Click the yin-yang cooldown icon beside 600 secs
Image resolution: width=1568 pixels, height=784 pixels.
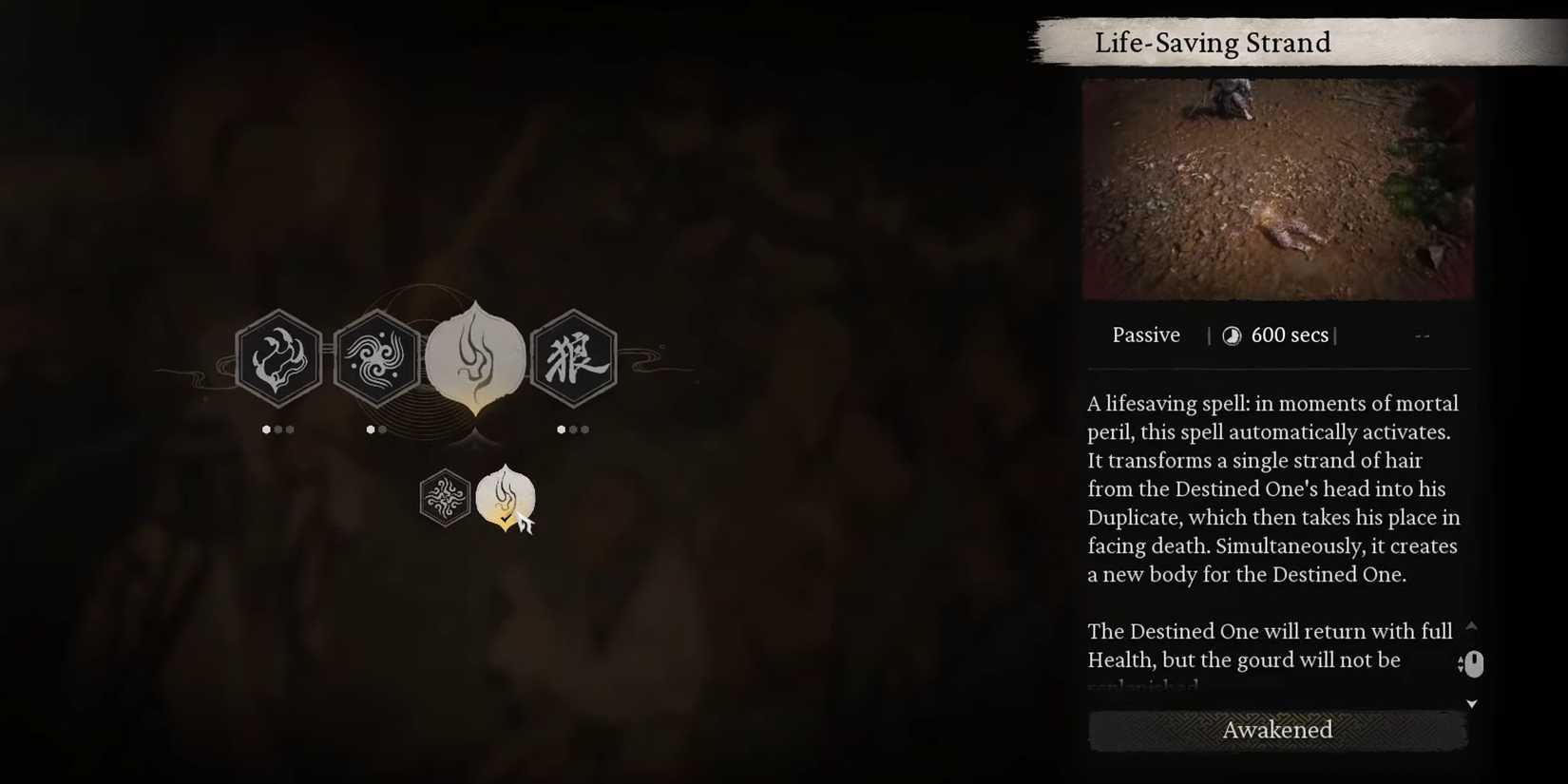click(x=1232, y=335)
